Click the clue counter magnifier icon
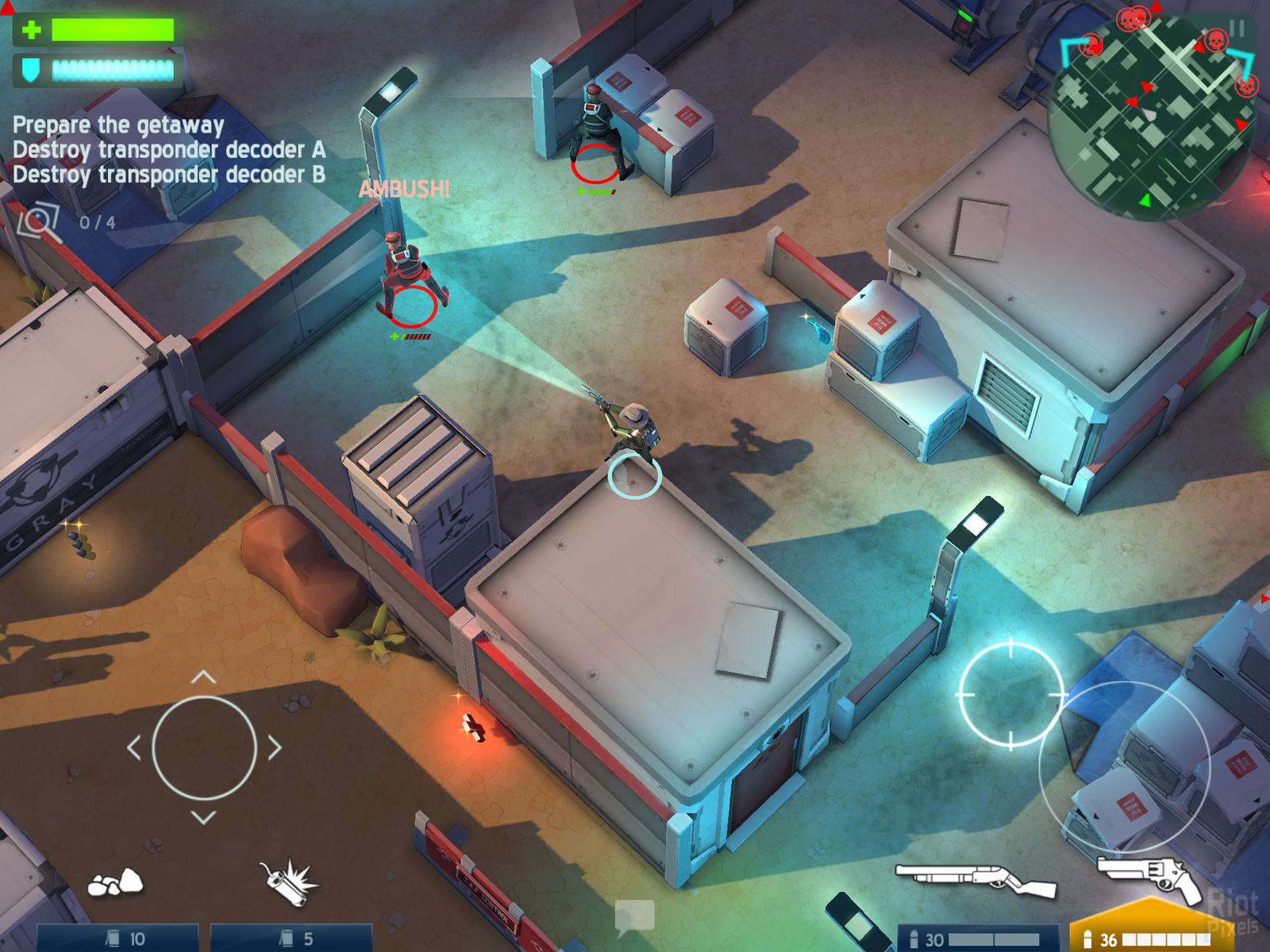Screen dimensions: 1270x952 click(x=40, y=221)
